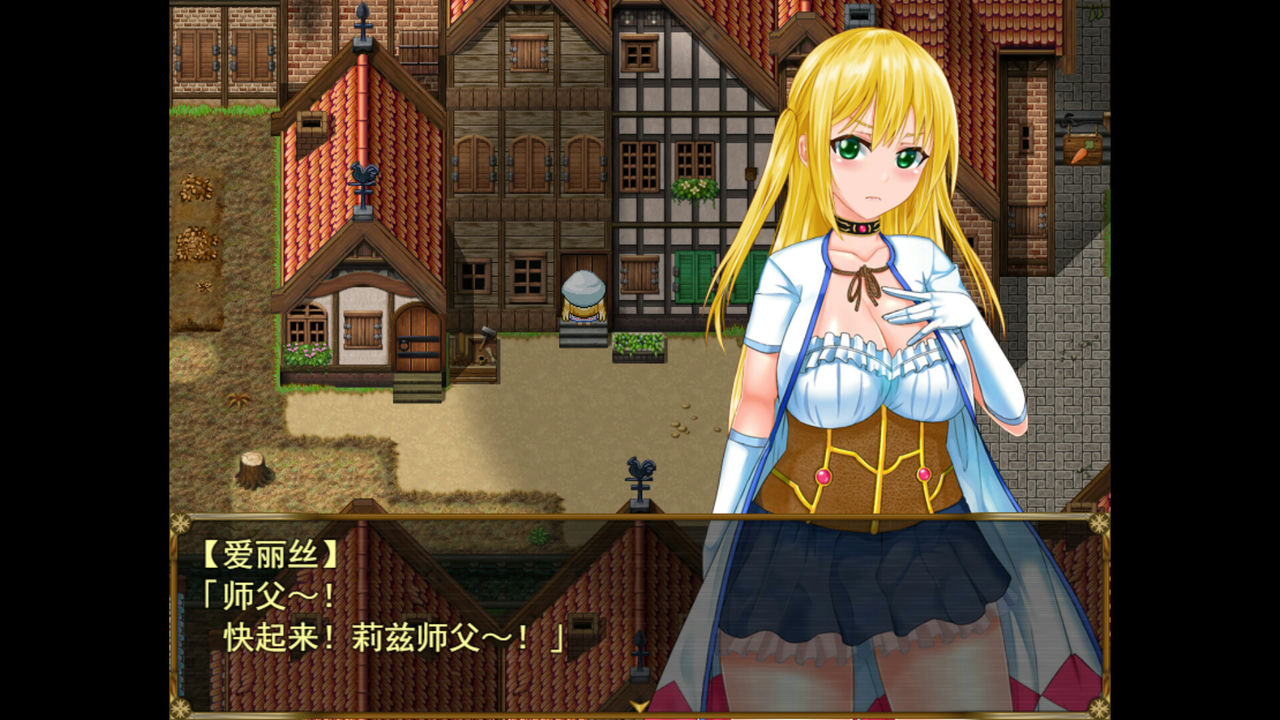Image resolution: width=1280 pixels, height=720 pixels.
Task: Click the green vegetable crate near the shutters
Action: point(641,347)
